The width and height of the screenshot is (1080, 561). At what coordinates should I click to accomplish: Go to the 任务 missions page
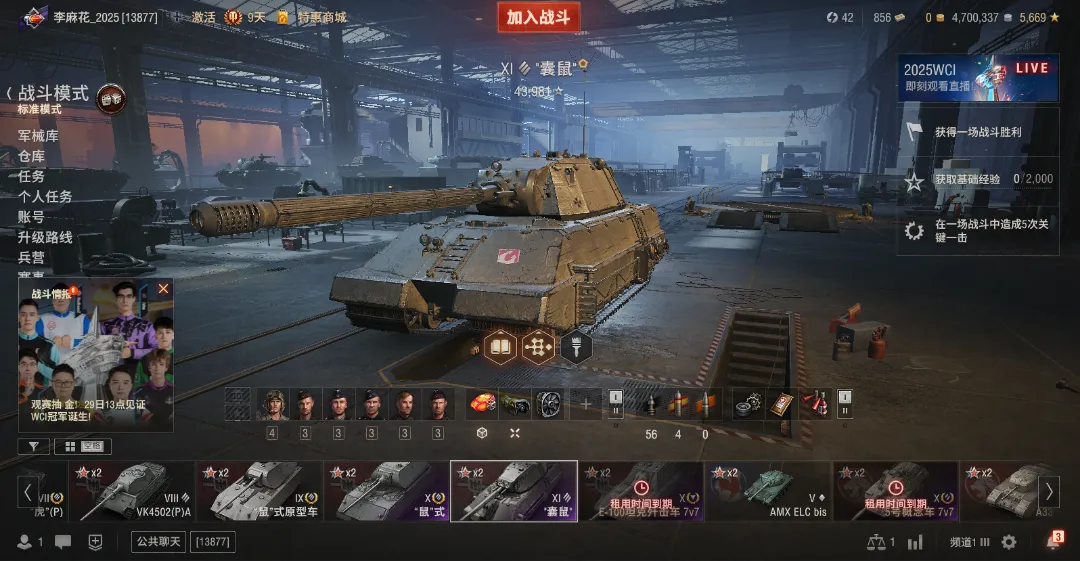(31, 176)
